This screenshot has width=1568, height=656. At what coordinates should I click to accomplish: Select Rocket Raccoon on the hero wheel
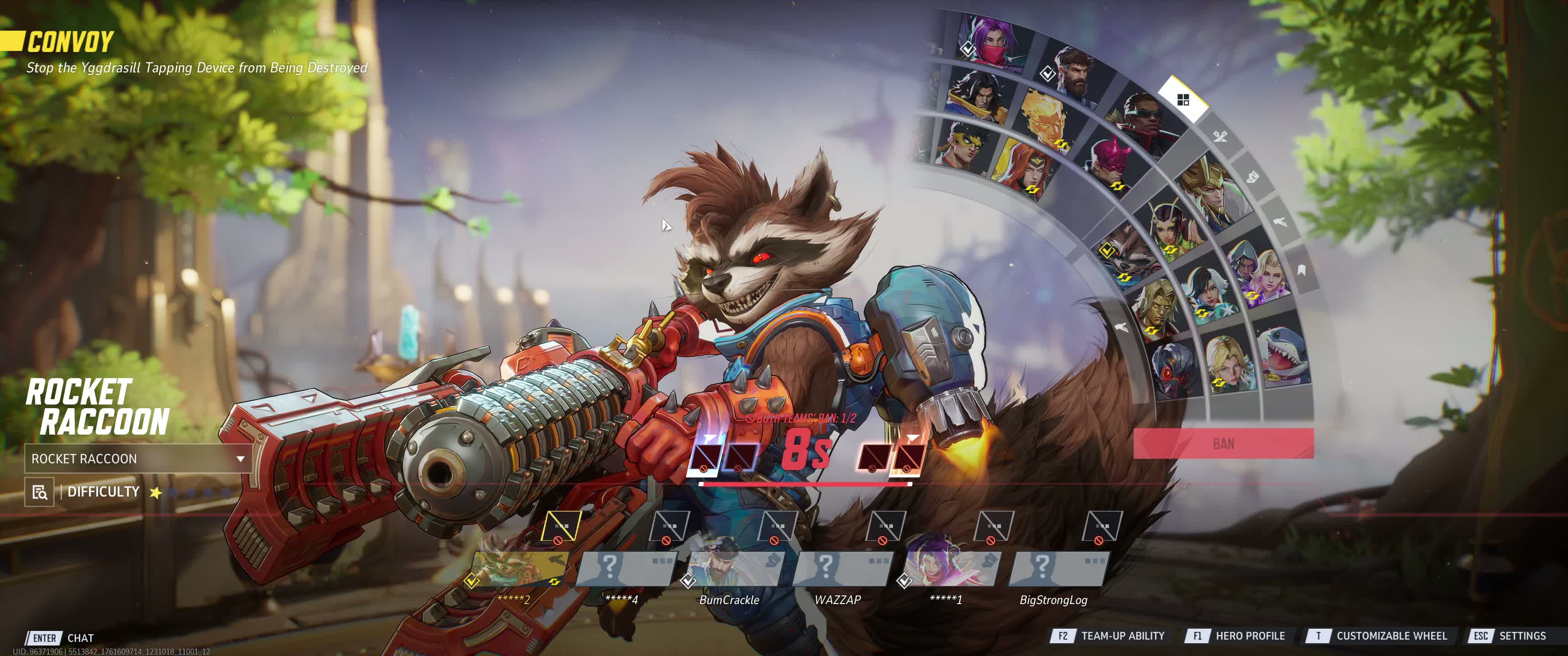click(1130, 256)
